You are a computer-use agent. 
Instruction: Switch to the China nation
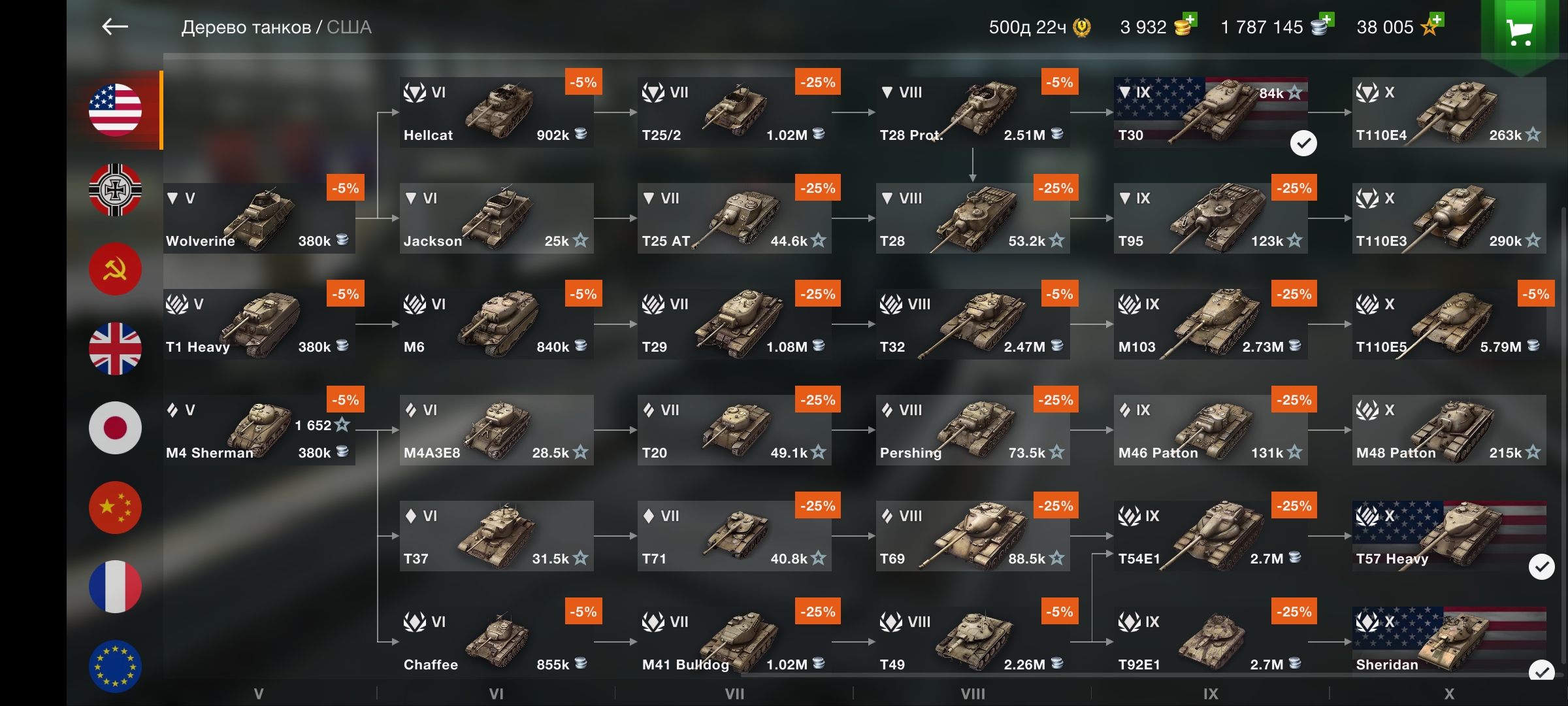[x=114, y=507]
